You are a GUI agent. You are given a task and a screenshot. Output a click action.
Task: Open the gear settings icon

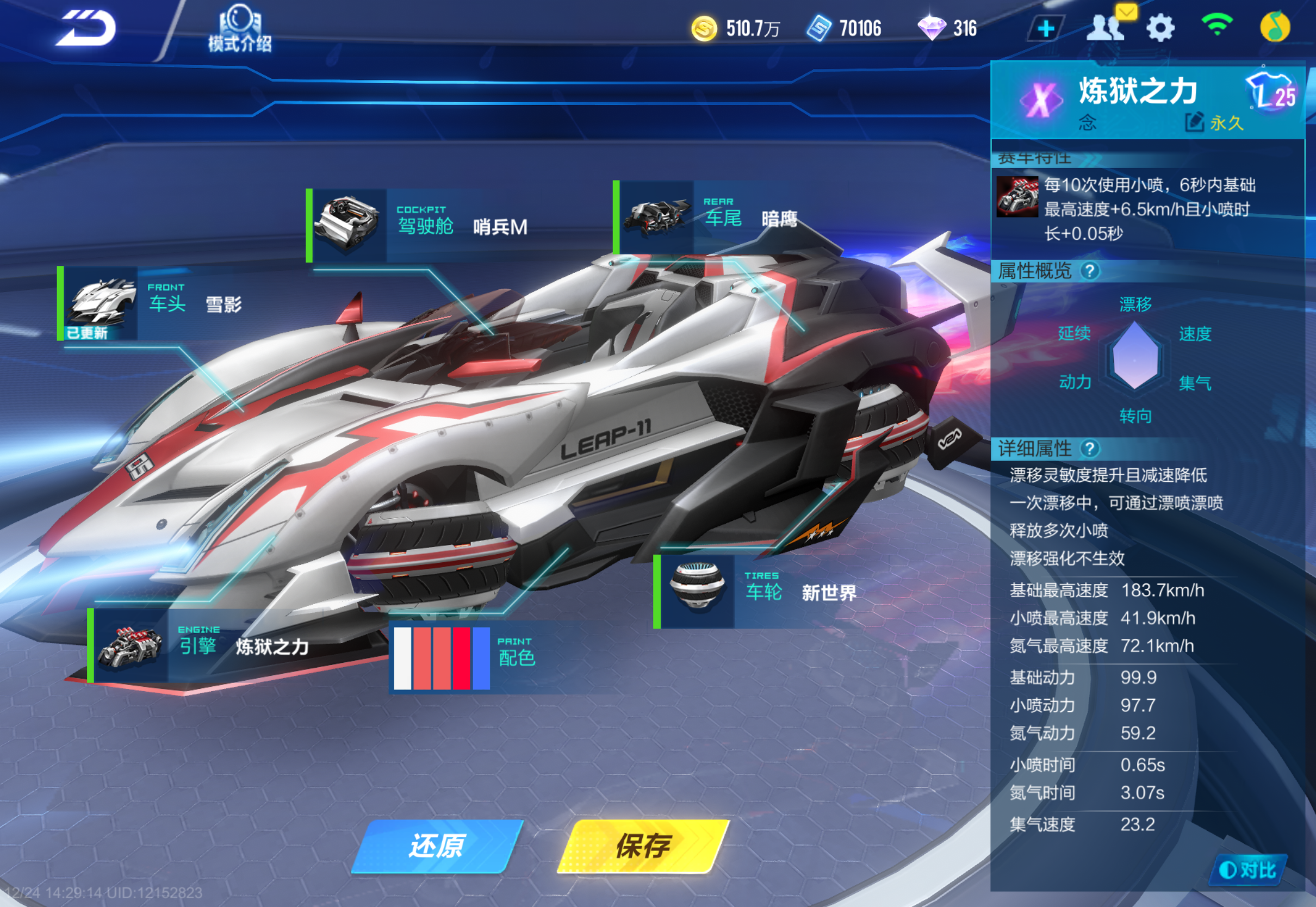1160,28
